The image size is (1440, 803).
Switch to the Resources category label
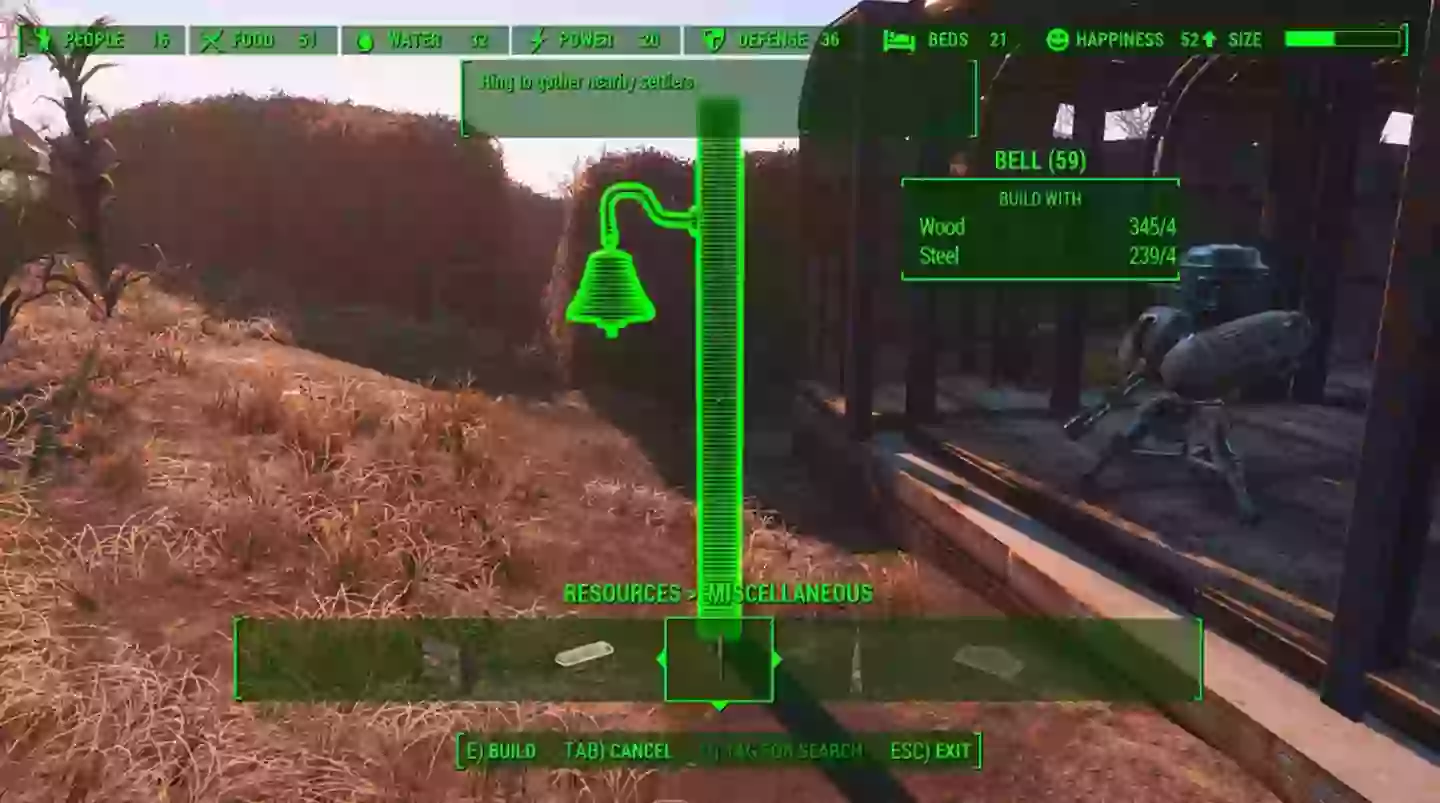622,593
